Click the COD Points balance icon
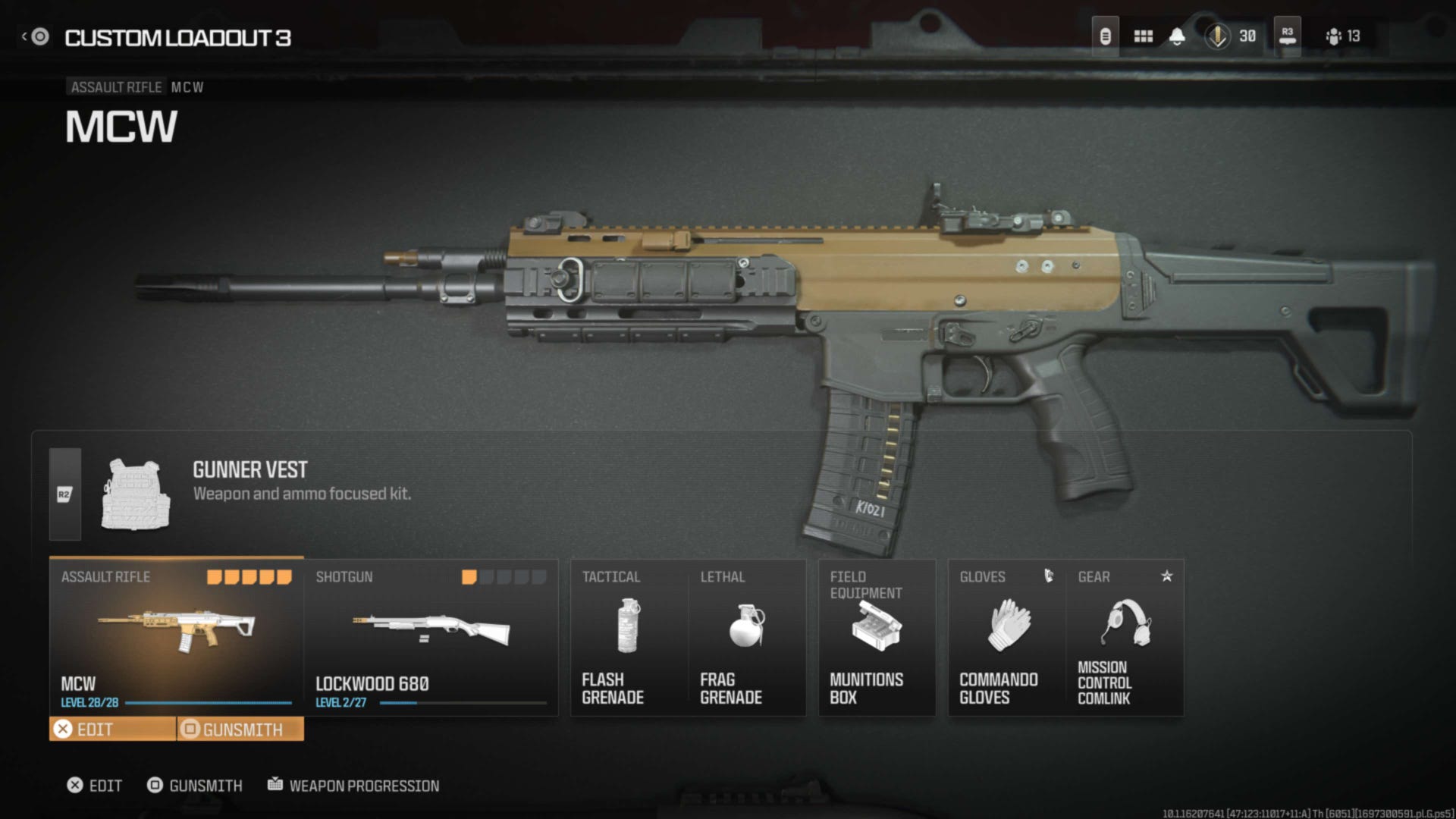The image size is (1456, 819). point(1218,36)
